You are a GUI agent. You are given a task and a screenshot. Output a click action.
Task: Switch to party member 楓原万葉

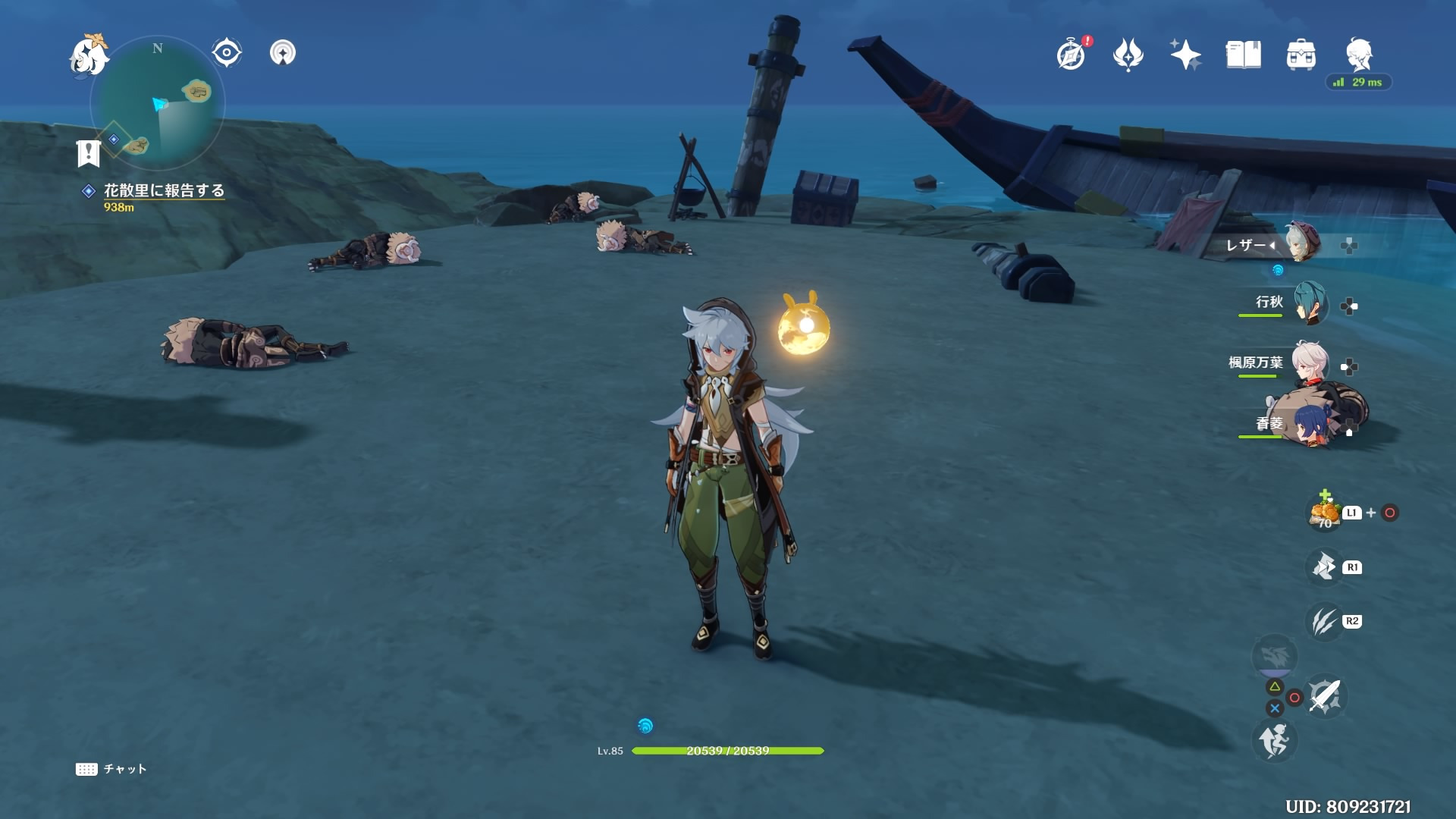pyautogui.click(x=1310, y=363)
